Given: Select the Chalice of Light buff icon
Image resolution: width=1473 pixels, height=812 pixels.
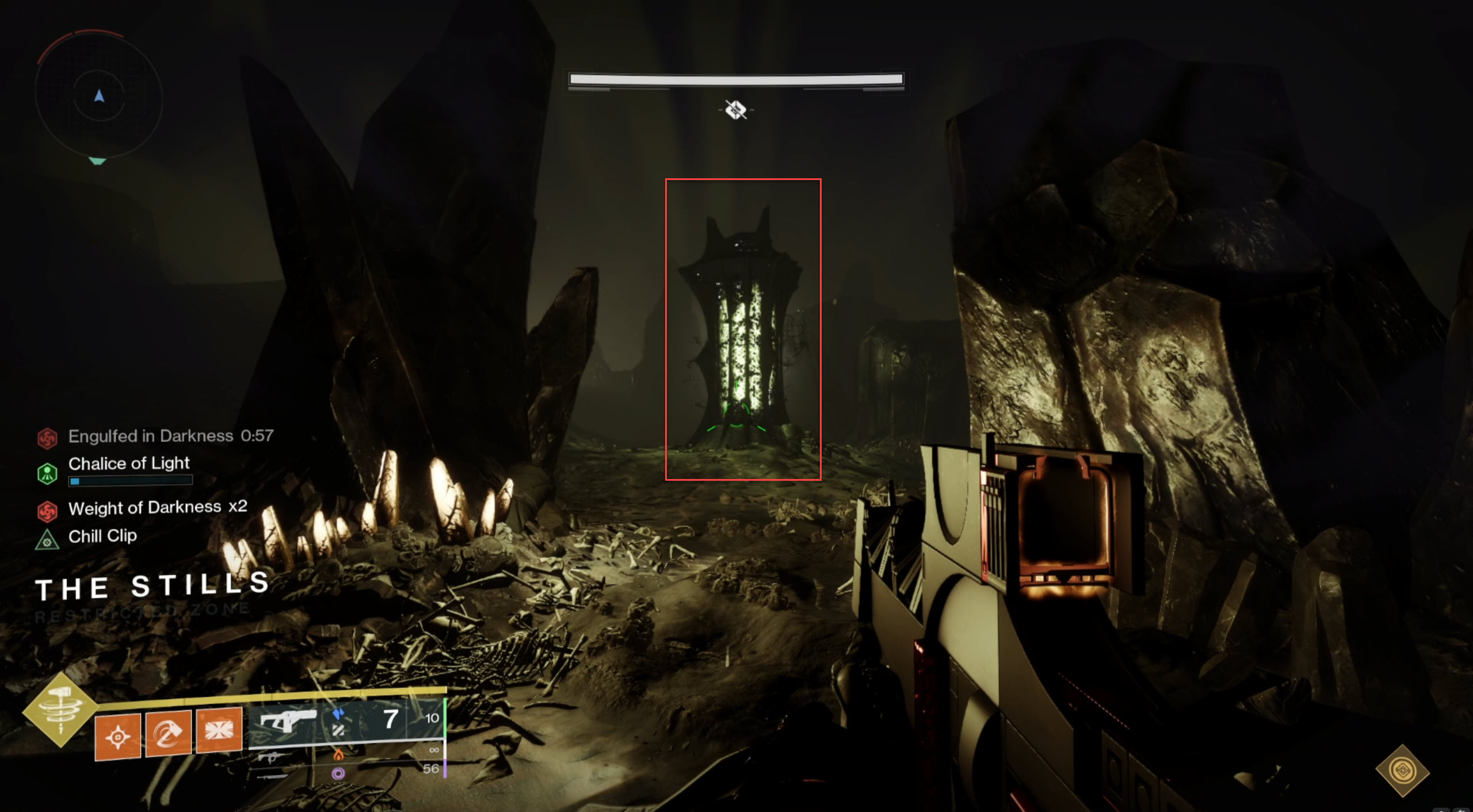Looking at the screenshot, I should 47,474.
